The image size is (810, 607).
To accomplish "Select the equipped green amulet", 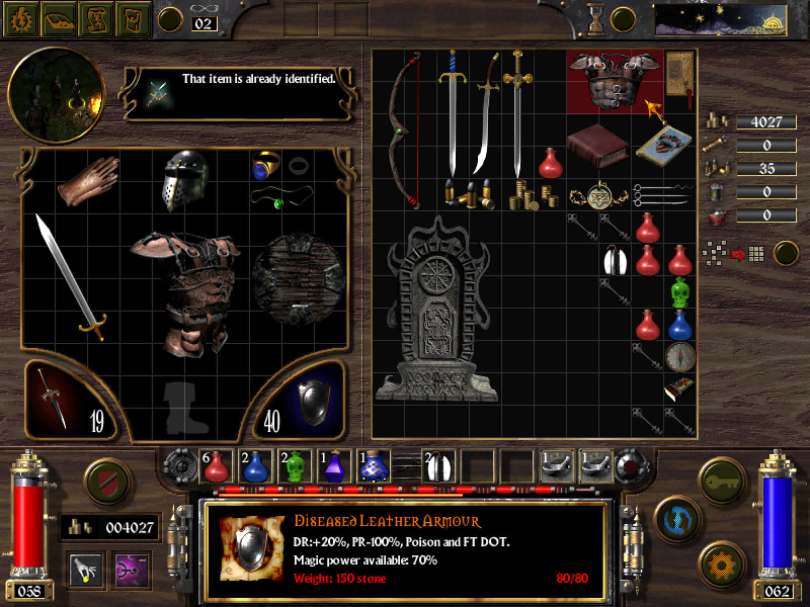I will click(x=280, y=198).
